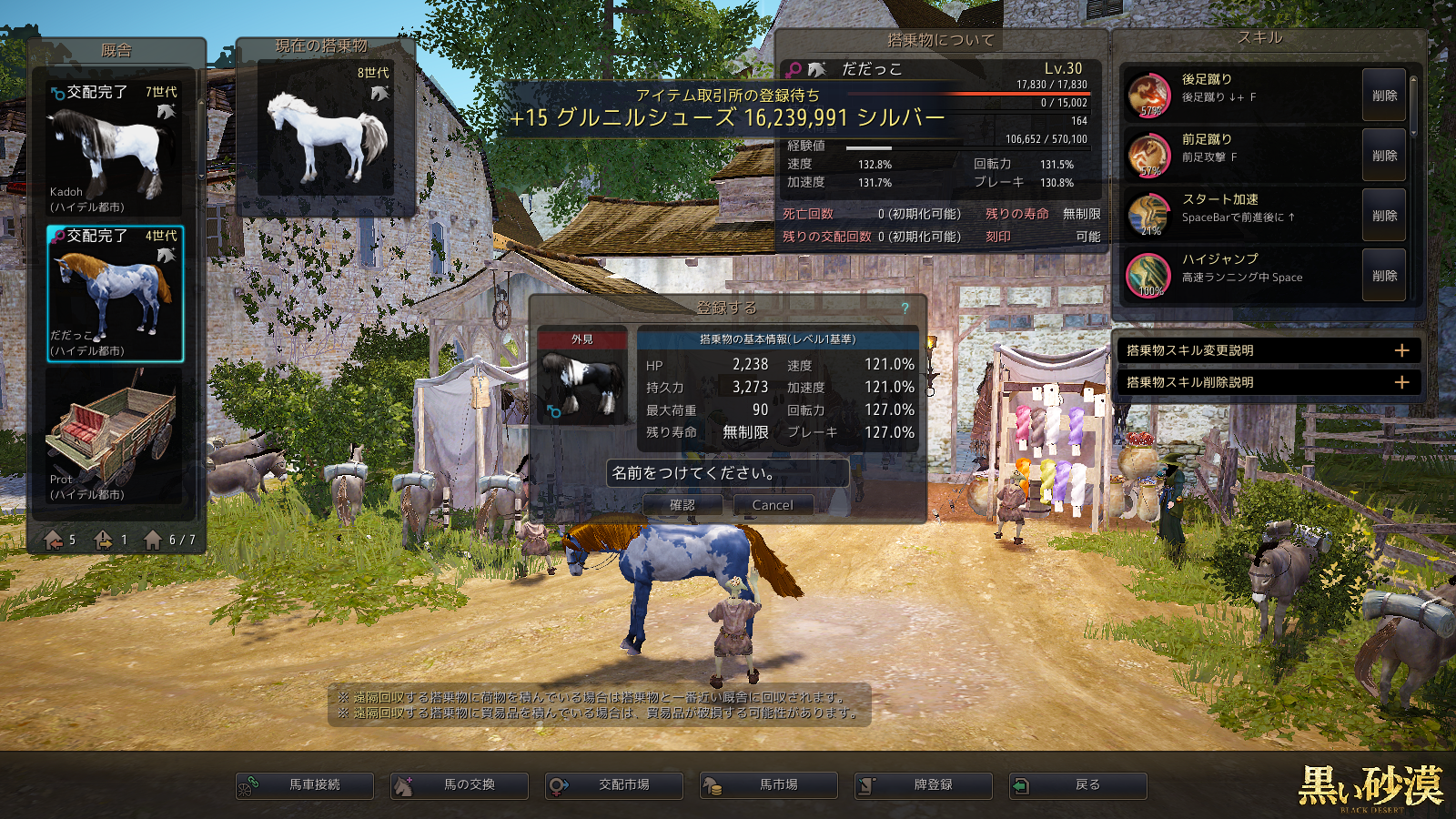Expand 搭乗物スキル削除説明 section
Screen dimensions: 1456x819
(x=1401, y=382)
